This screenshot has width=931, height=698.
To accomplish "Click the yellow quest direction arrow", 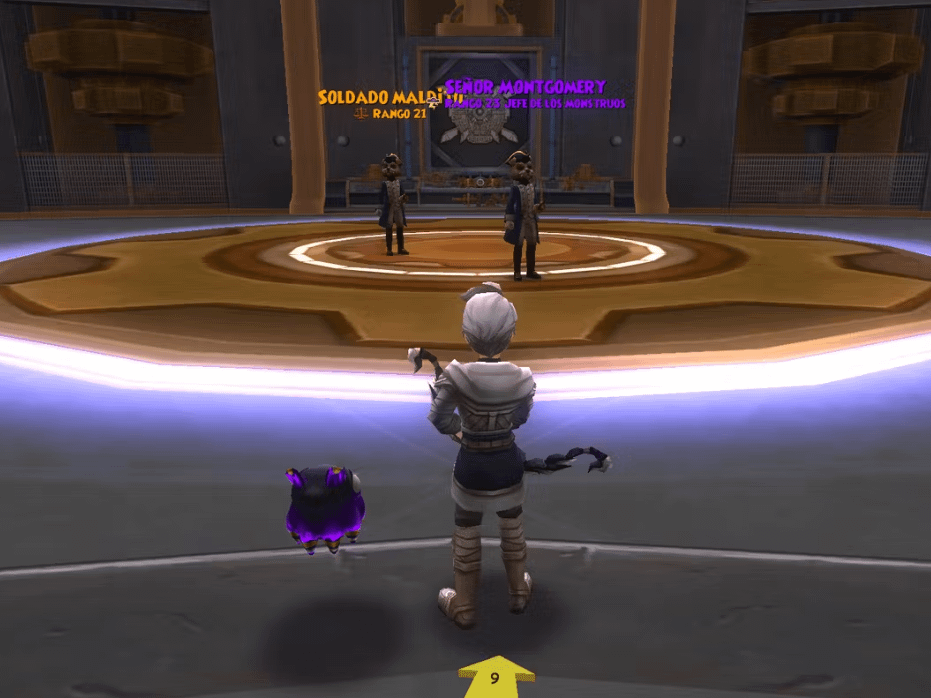I will pyautogui.click(x=495, y=677).
